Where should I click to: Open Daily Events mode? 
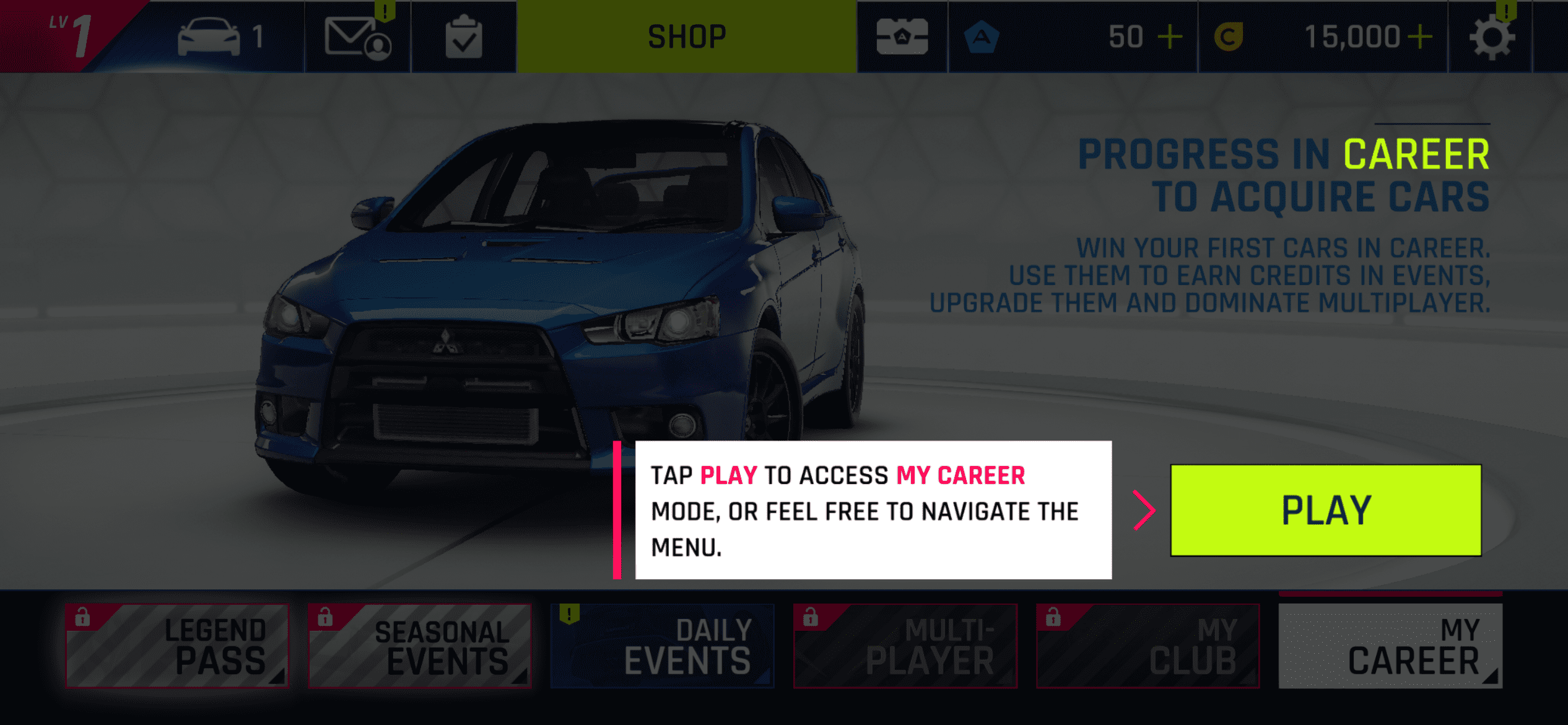(662, 646)
